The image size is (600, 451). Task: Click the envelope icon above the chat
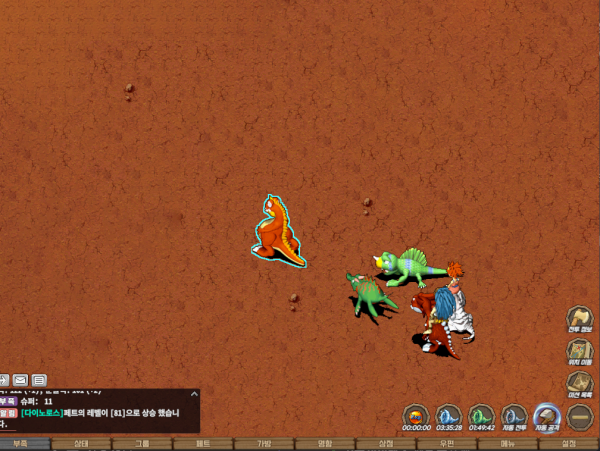coord(20,380)
